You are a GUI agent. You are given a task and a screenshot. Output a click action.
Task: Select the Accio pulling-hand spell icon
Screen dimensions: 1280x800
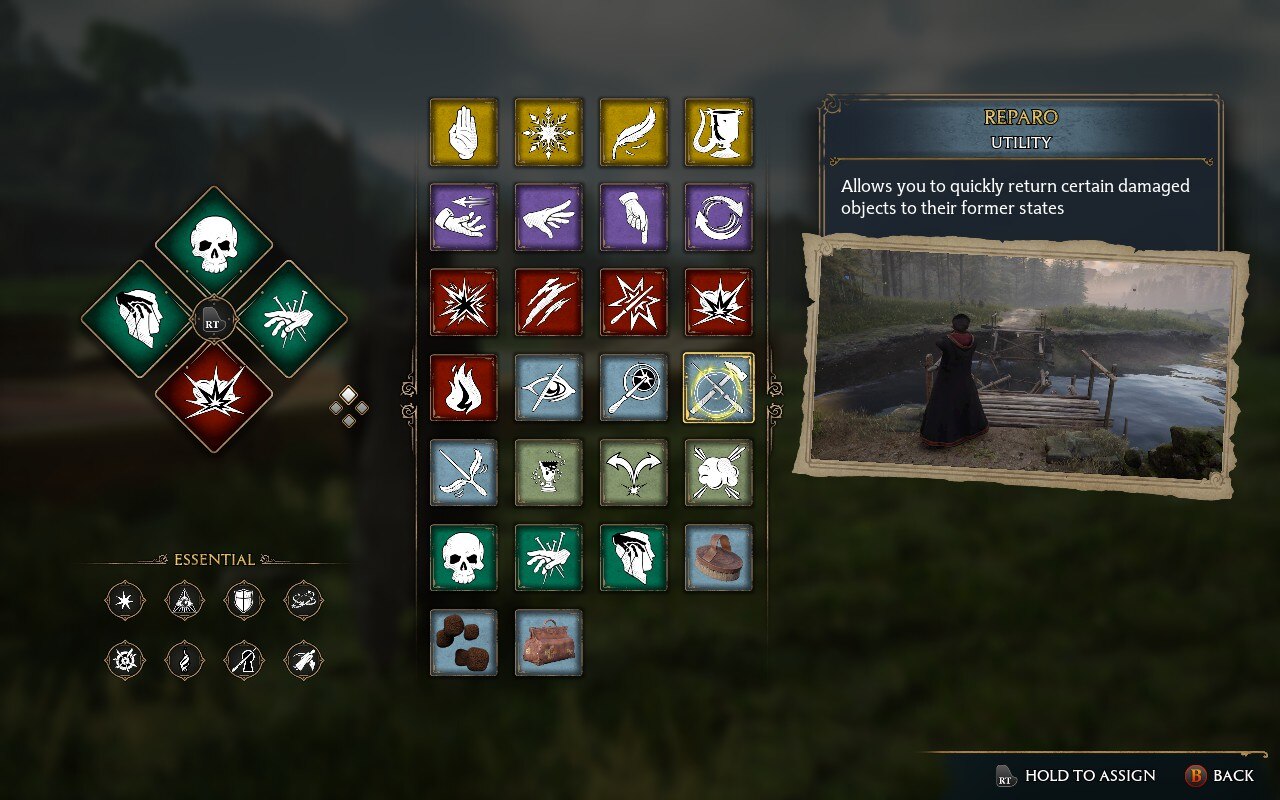pos(463,218)
